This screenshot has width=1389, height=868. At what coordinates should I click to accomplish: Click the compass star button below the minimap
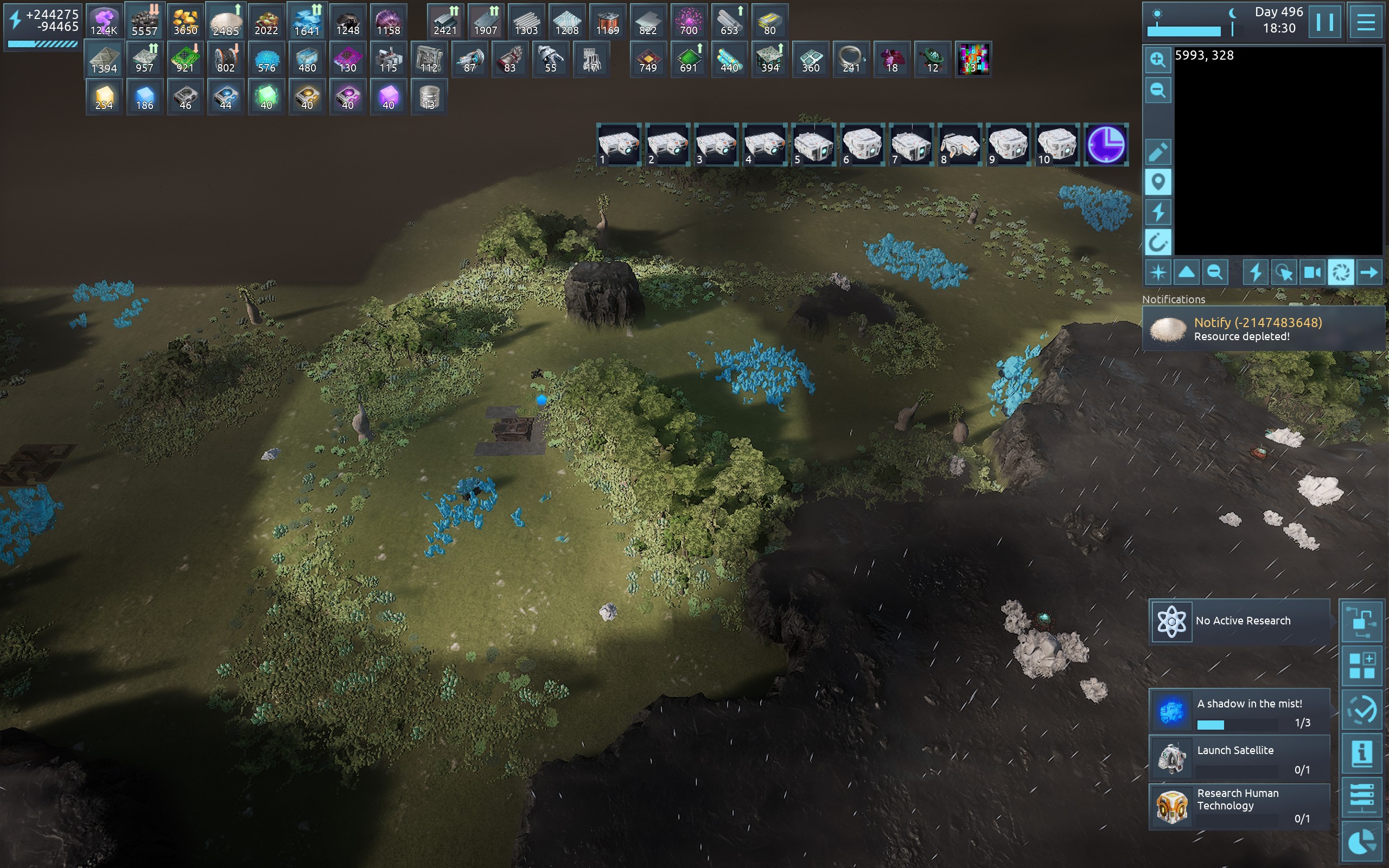(x=1158, y=272)
